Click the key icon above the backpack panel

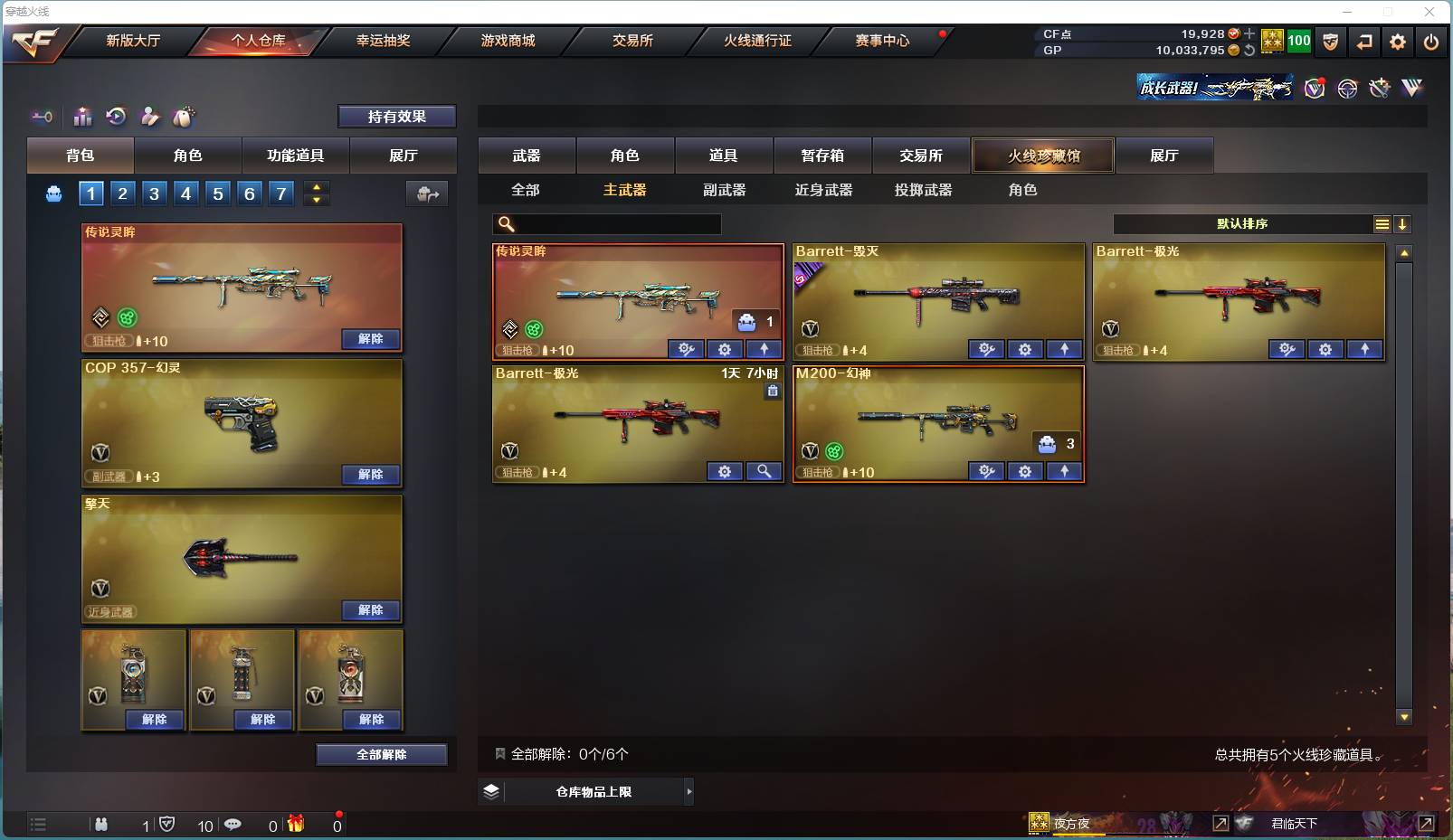41,116
